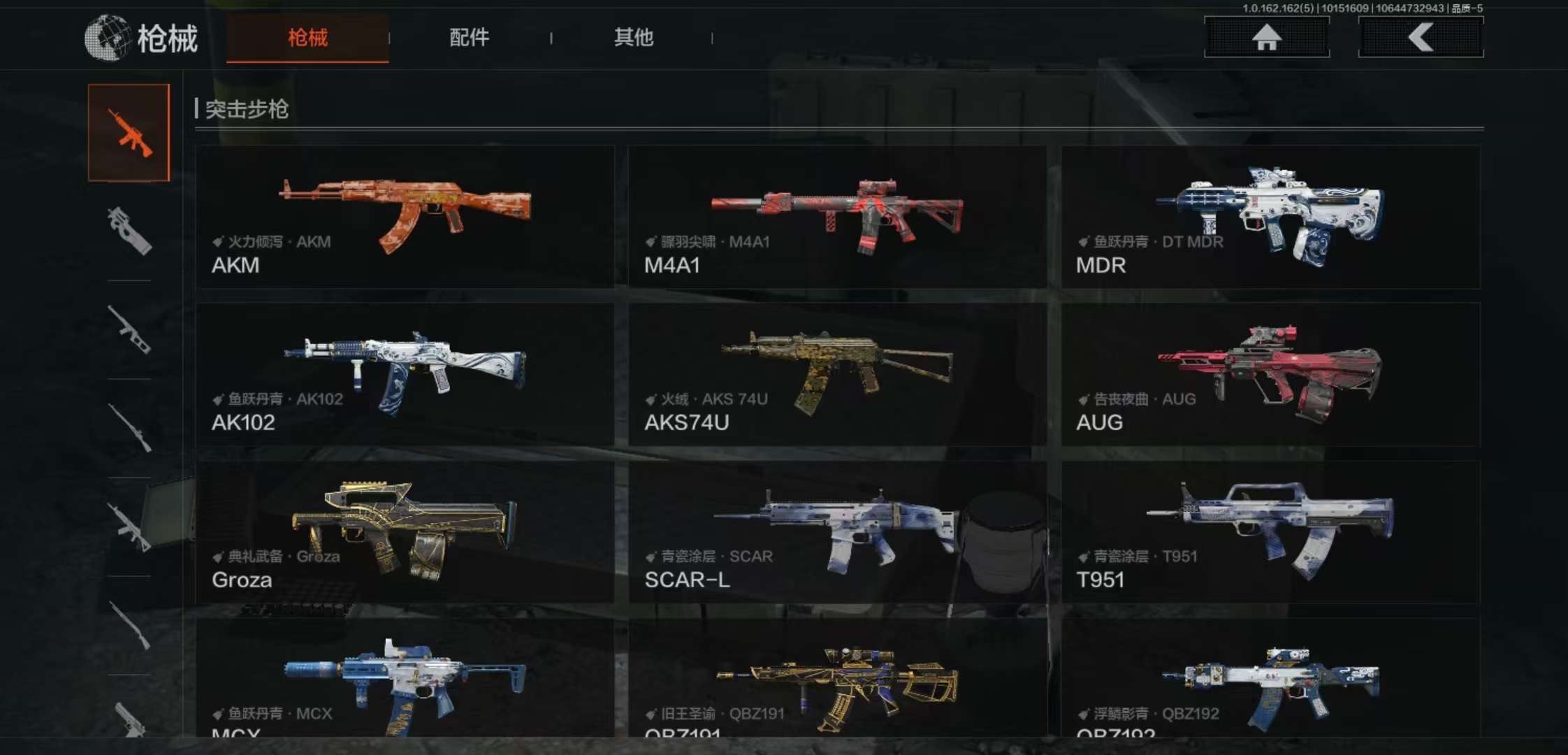The height and width of the screenshot is (755, 1568).
Task: Pick the QBZ191 weapon card
Action: (x=837, y=678)
